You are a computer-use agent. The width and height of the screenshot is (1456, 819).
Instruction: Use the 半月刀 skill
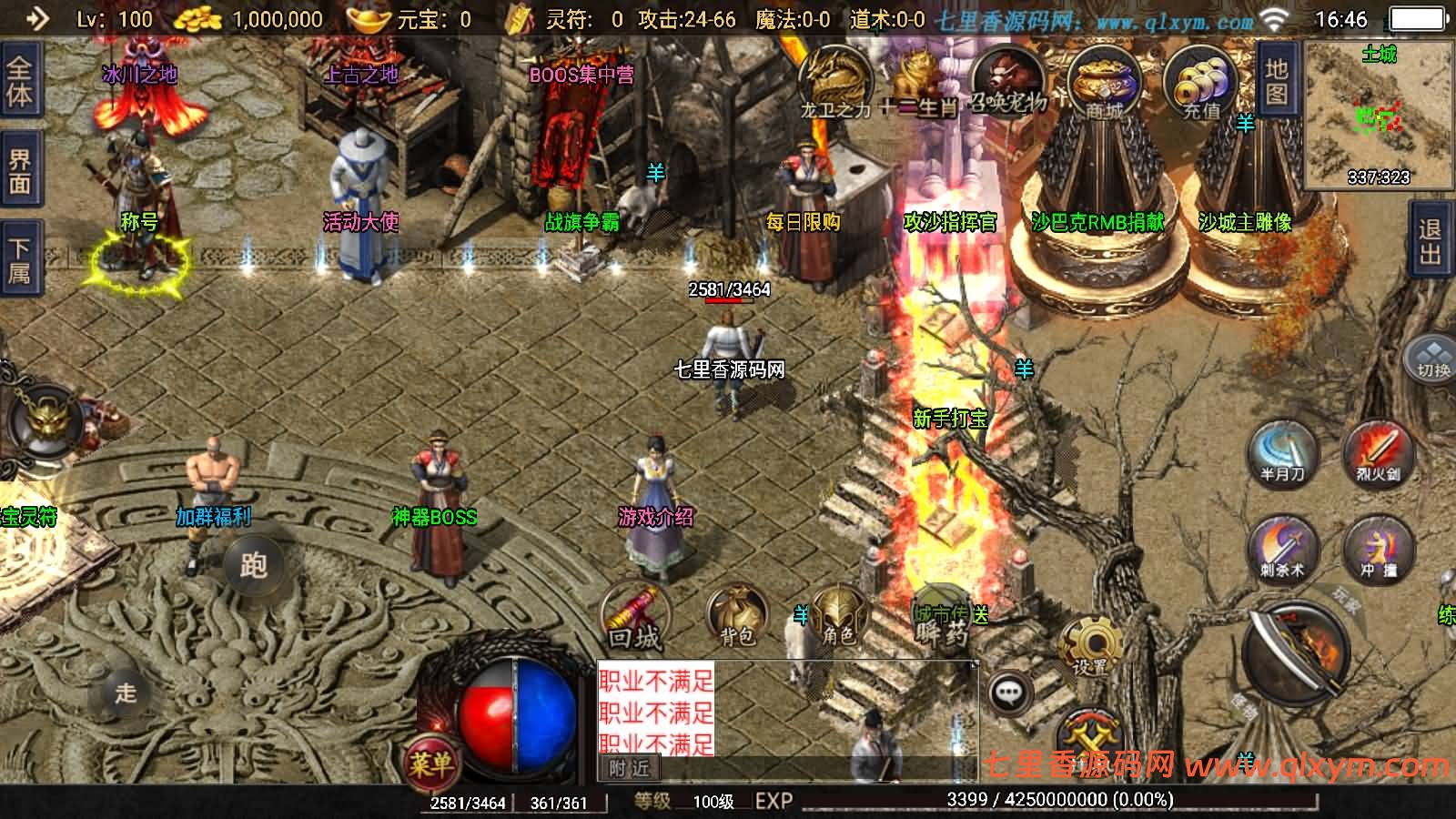click(1282, 452)
